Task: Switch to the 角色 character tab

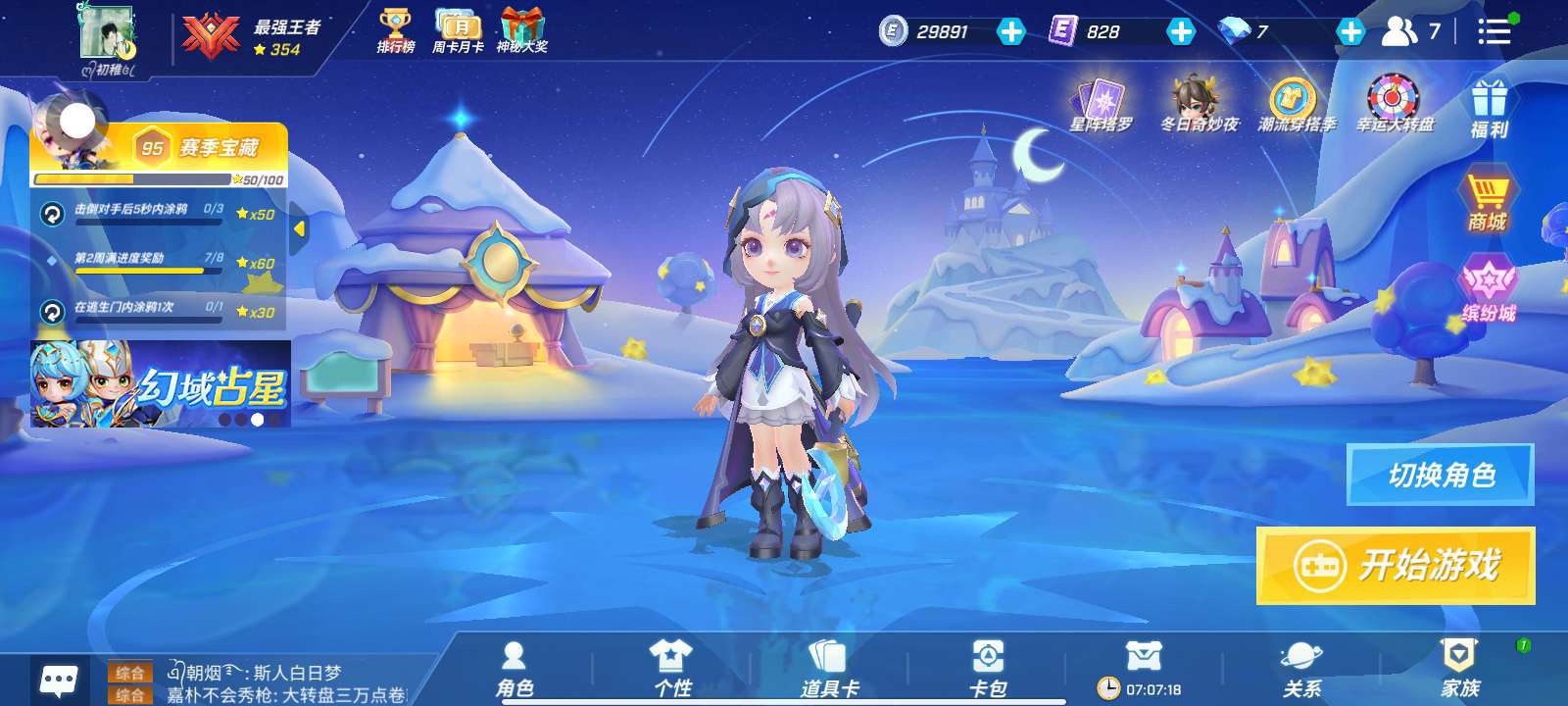Action: click(514, 669)
